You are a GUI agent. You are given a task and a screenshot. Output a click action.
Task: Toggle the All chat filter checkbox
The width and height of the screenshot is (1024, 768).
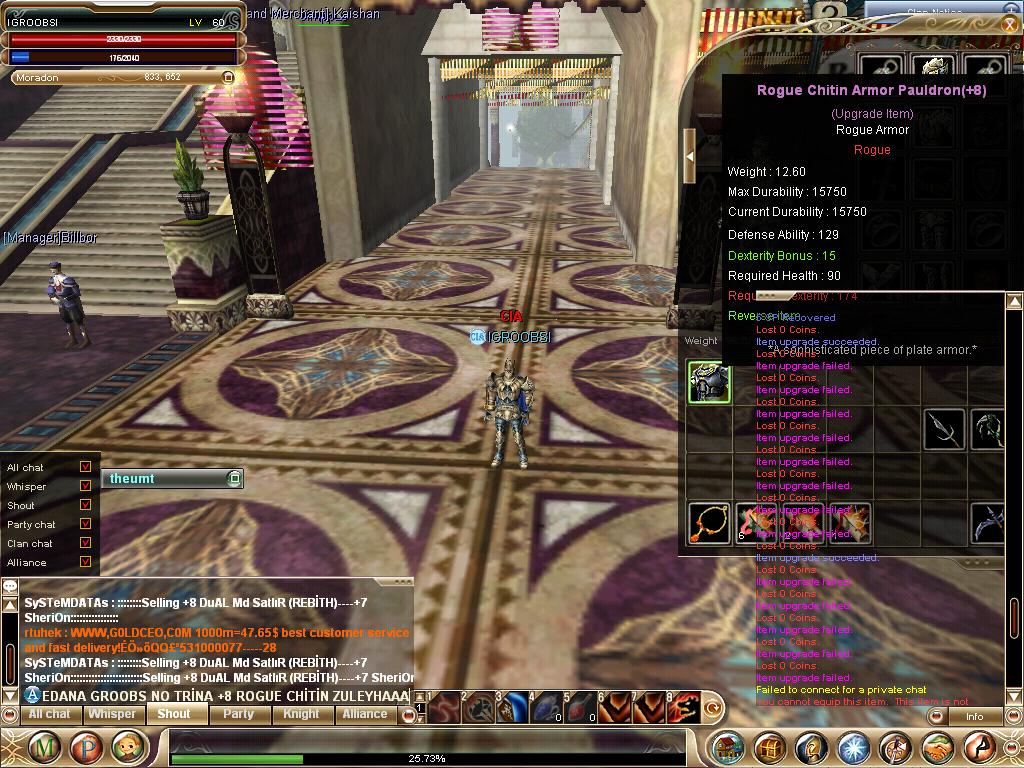click(x=85, y=467)
